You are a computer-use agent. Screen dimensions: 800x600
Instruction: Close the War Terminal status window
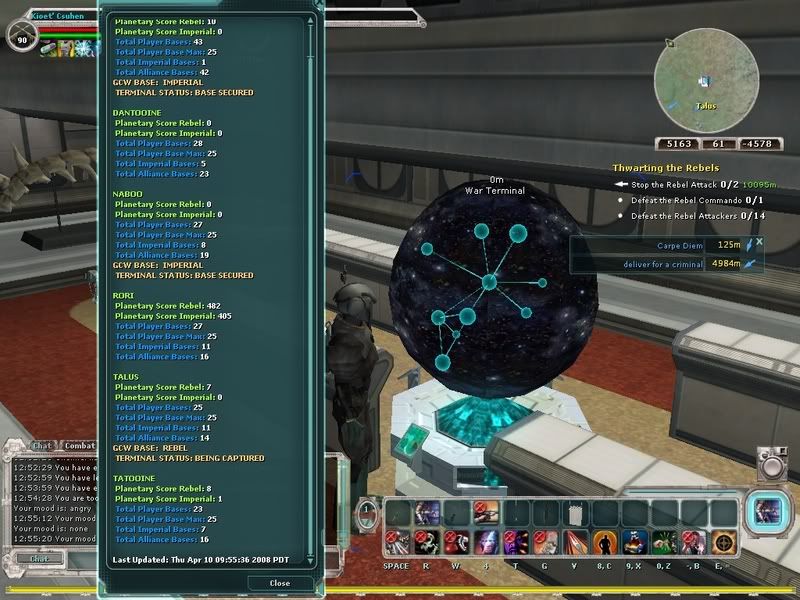(x=280, y=582)
